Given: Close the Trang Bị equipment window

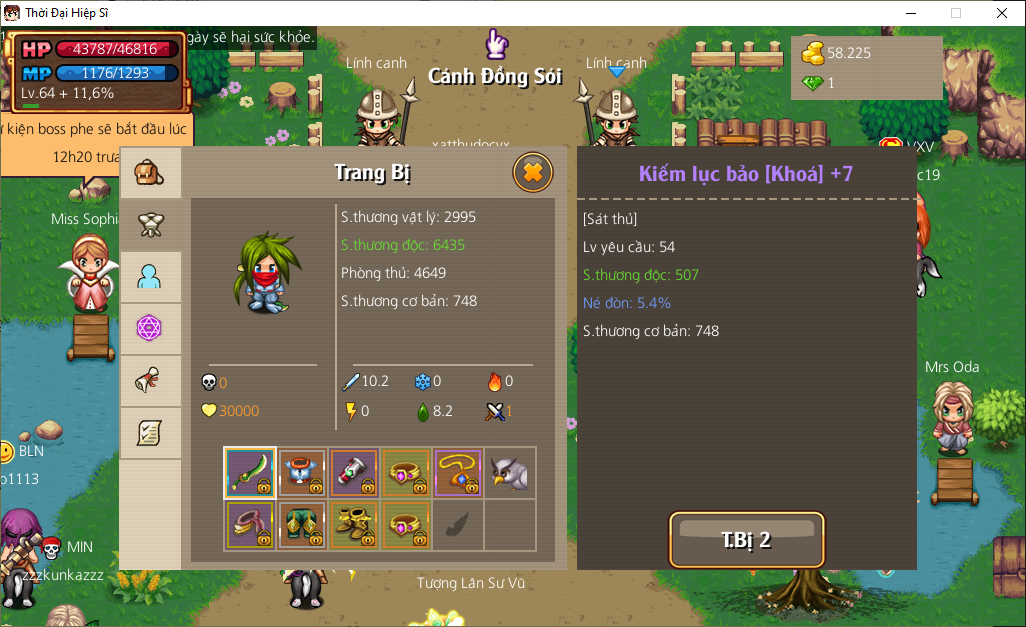Looking at the screenshot, I should [532, 173].
